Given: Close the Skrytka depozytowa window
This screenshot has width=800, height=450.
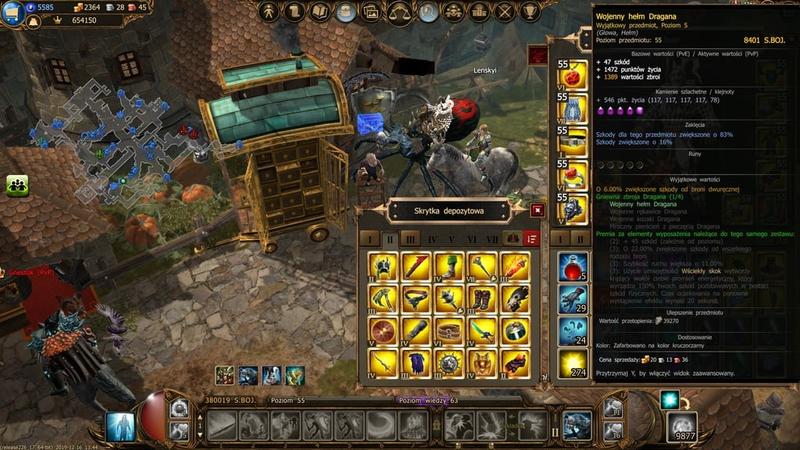Looking at the screenshot, I should [538, 210].
